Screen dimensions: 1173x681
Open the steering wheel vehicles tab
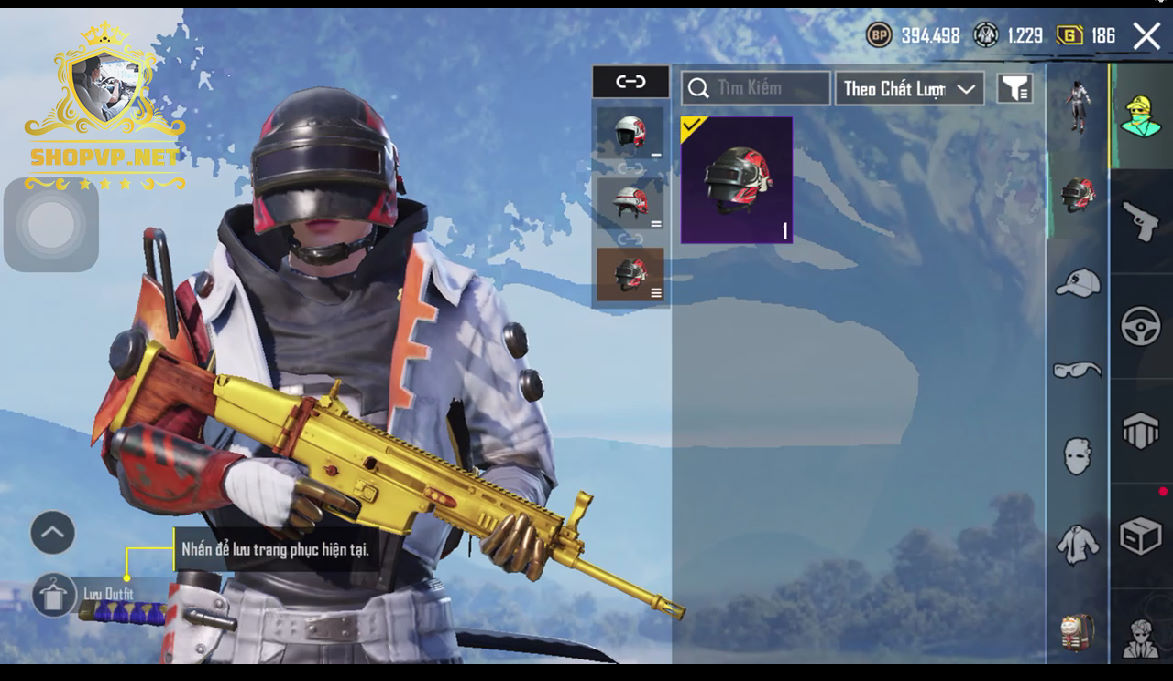[1141, 326]
